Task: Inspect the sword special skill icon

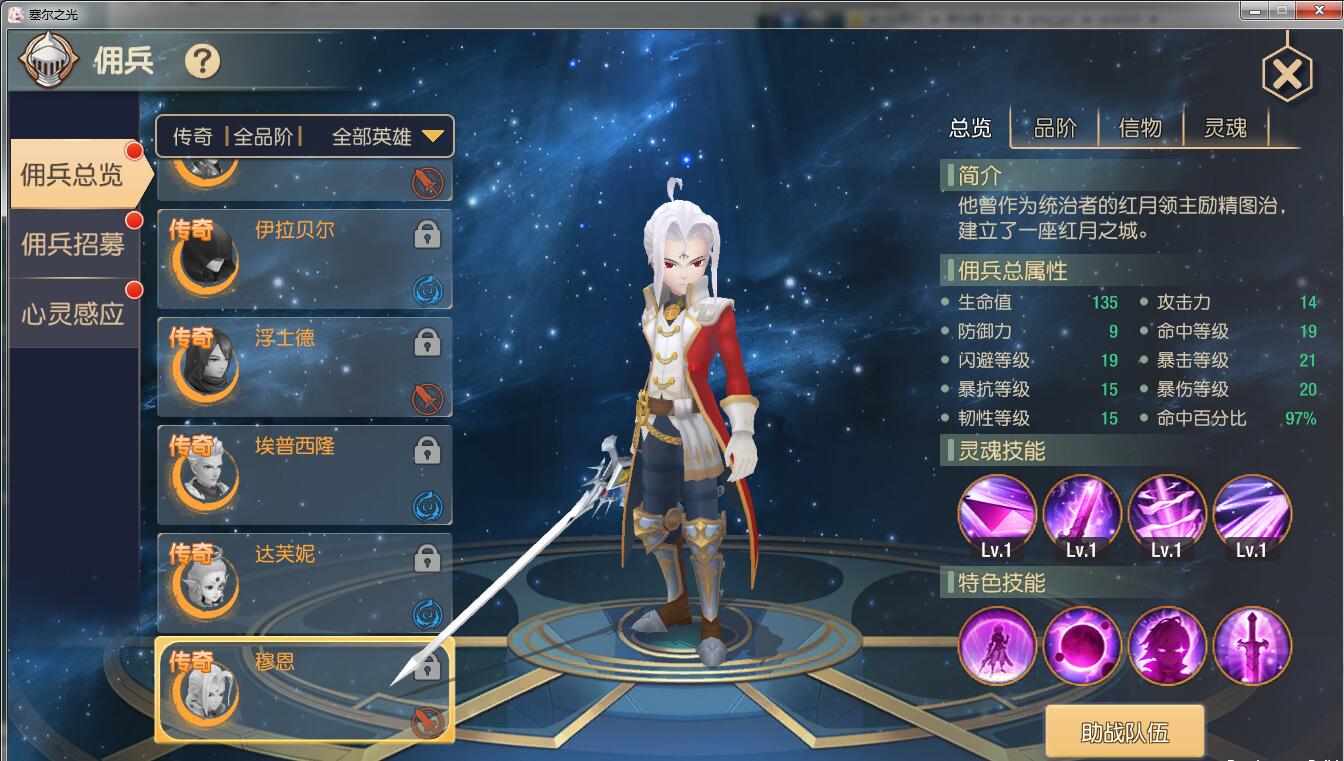Action: coord(1252,646)
